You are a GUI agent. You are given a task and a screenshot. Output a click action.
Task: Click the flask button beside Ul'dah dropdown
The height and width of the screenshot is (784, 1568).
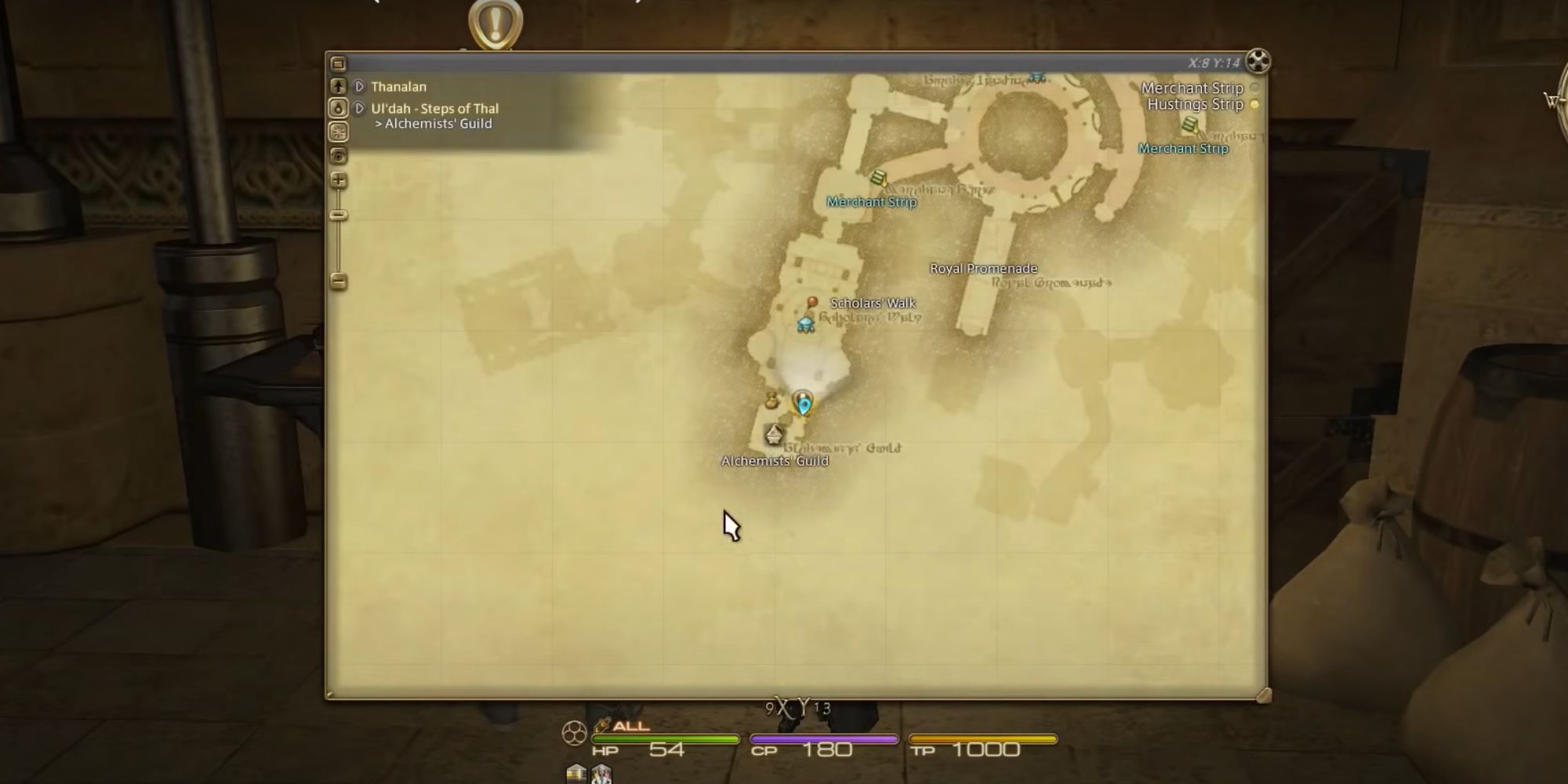338,108
